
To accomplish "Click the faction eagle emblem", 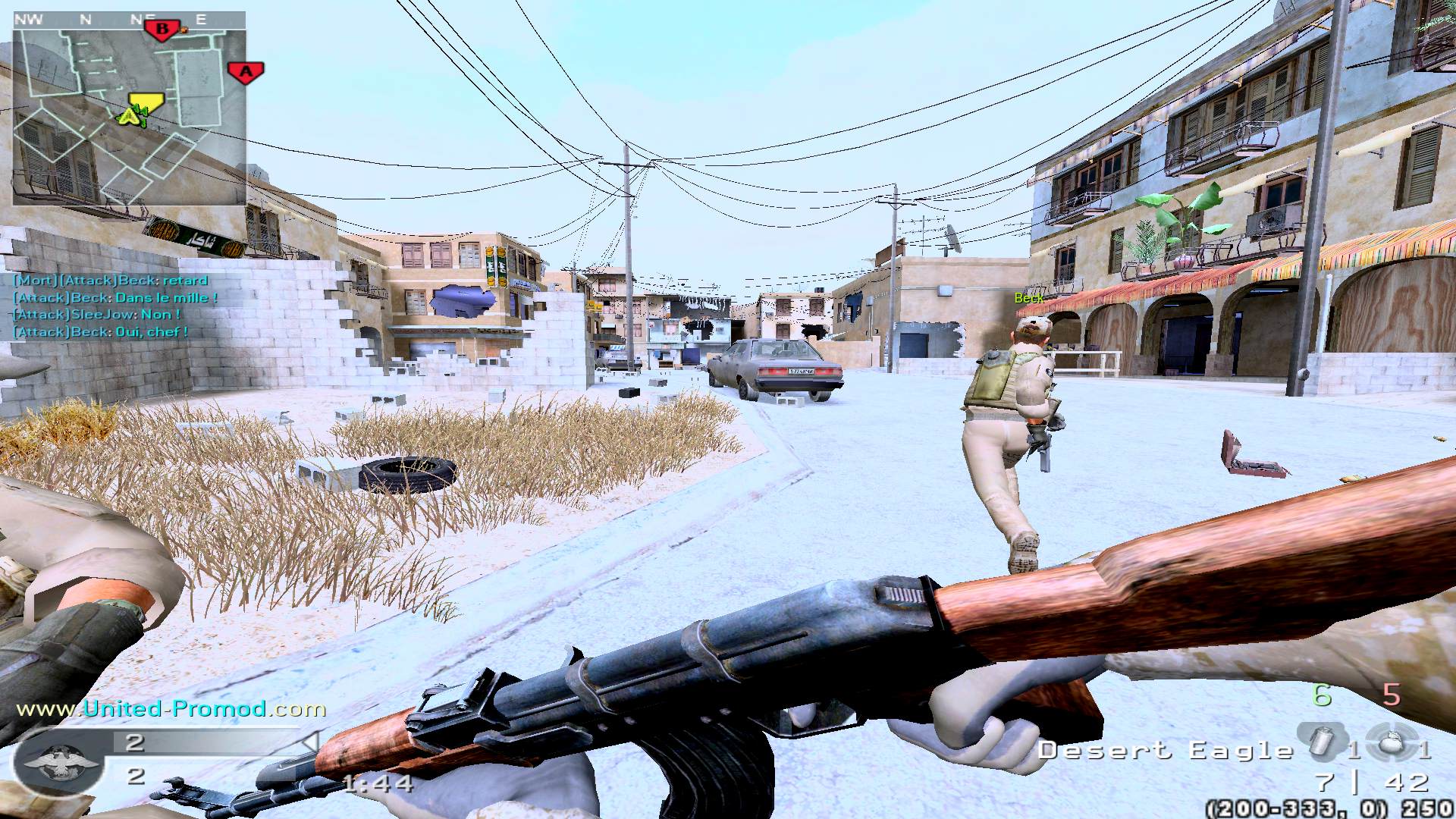I will pos(60,761).
